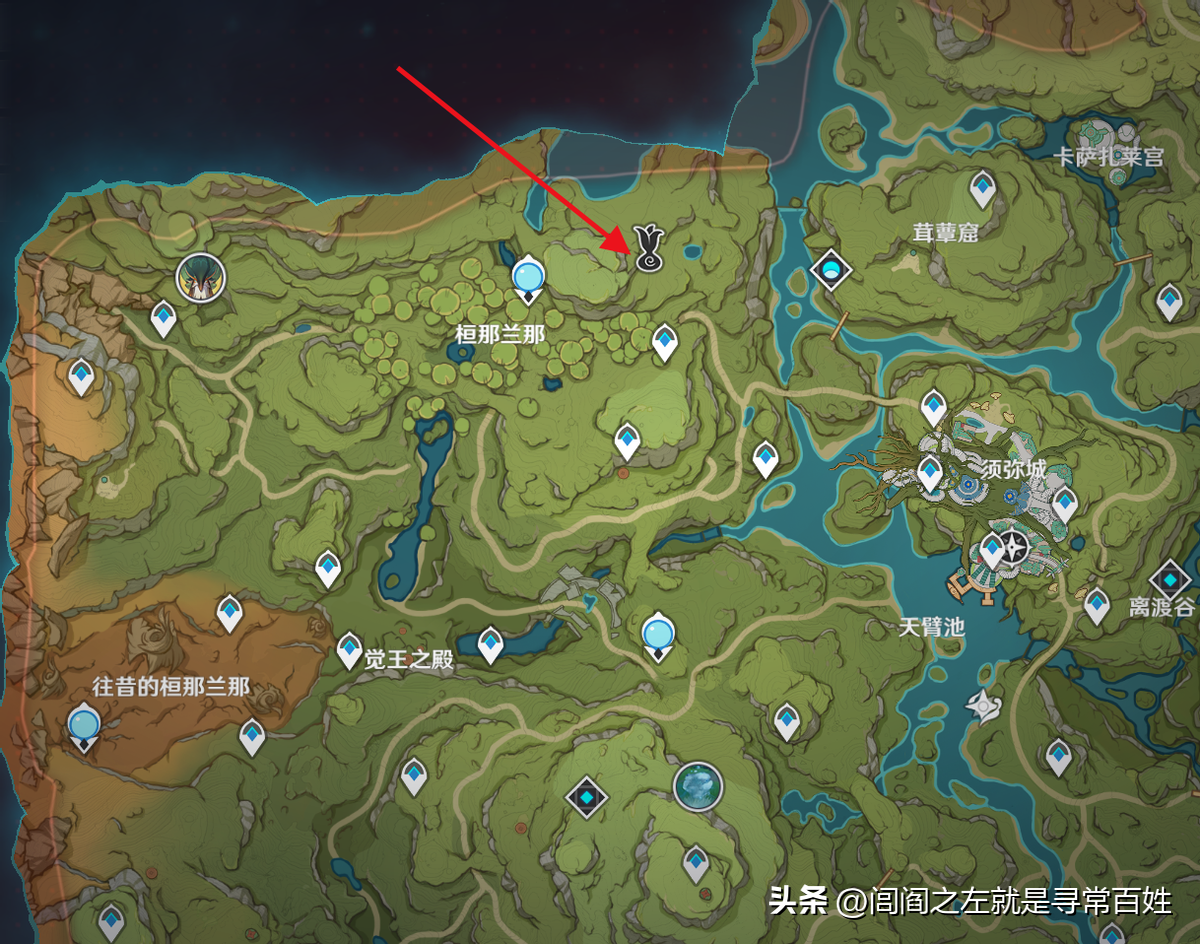Open the boss portrait marker
The height and width of the screenshot is (944, 1200).
tap(200, 277)
